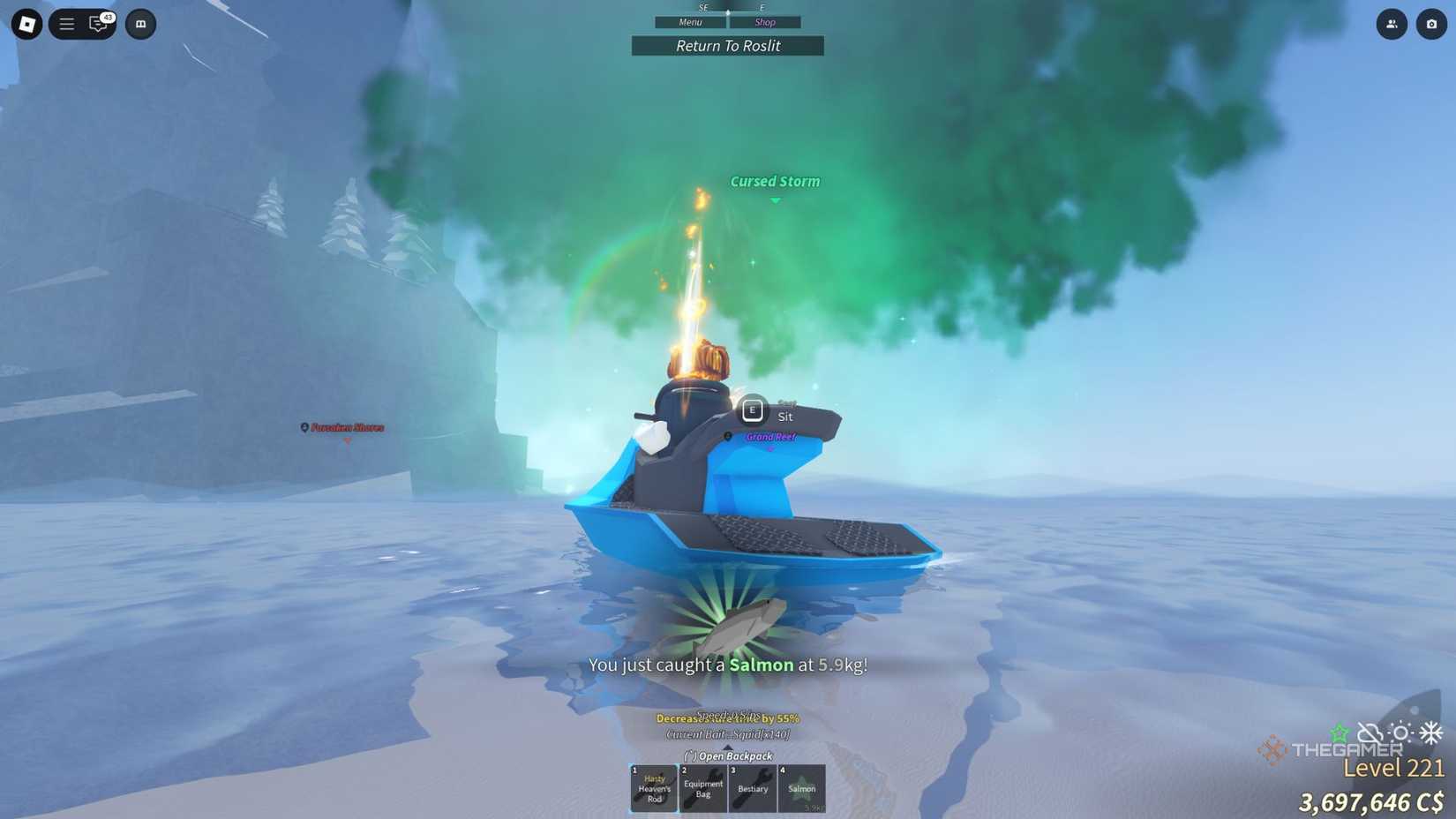Click the snowflake weather status icon
1456x819 pixels.
(x=1430, y=731)
